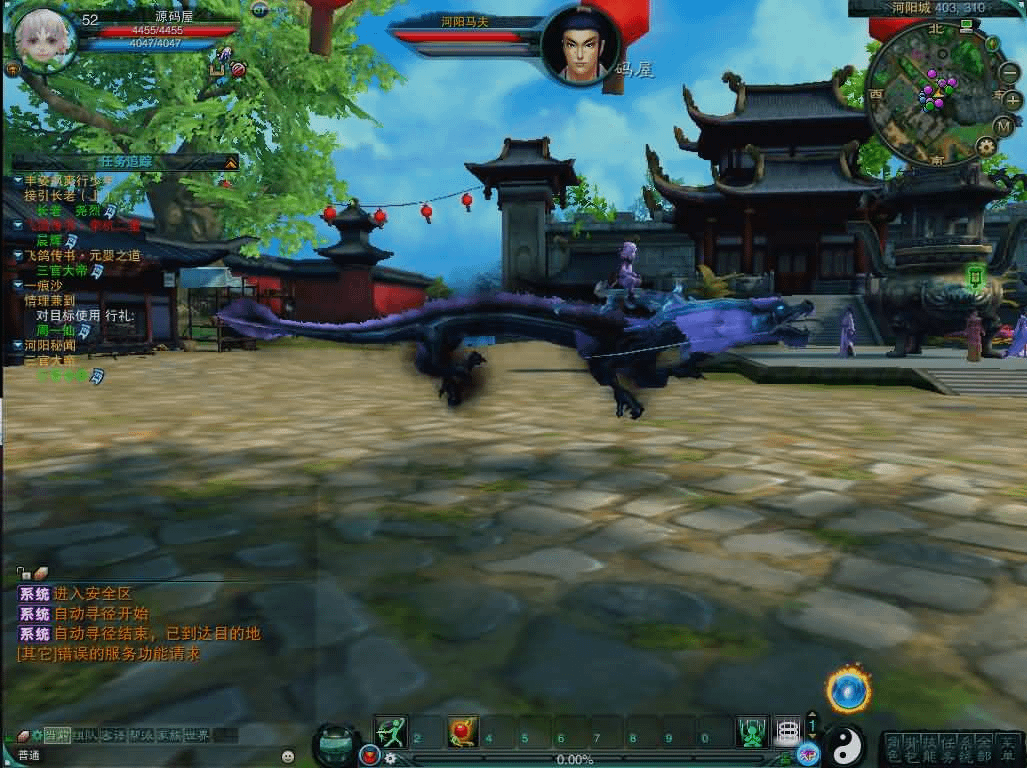The image size is (1027, 768).
Task: Click the 周一仙 quest target link
Action: [56, 331]
